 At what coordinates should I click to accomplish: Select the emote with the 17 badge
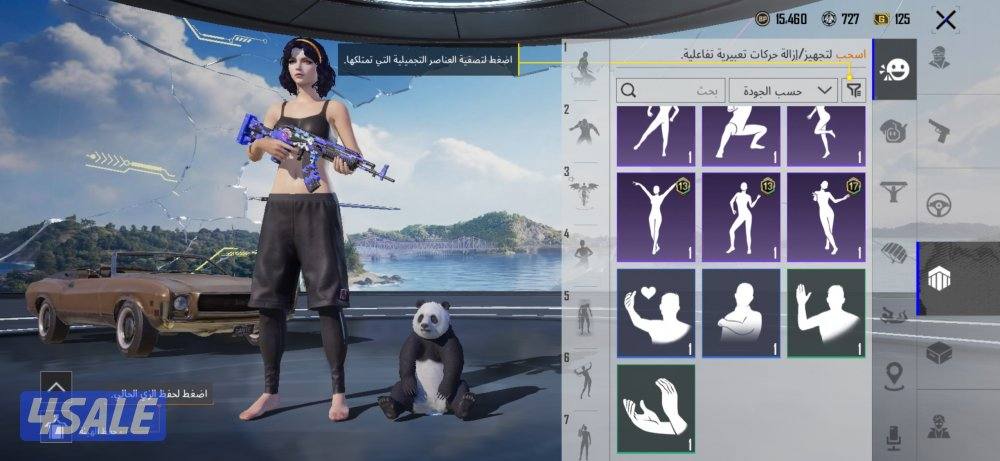(x=826, y=215)
